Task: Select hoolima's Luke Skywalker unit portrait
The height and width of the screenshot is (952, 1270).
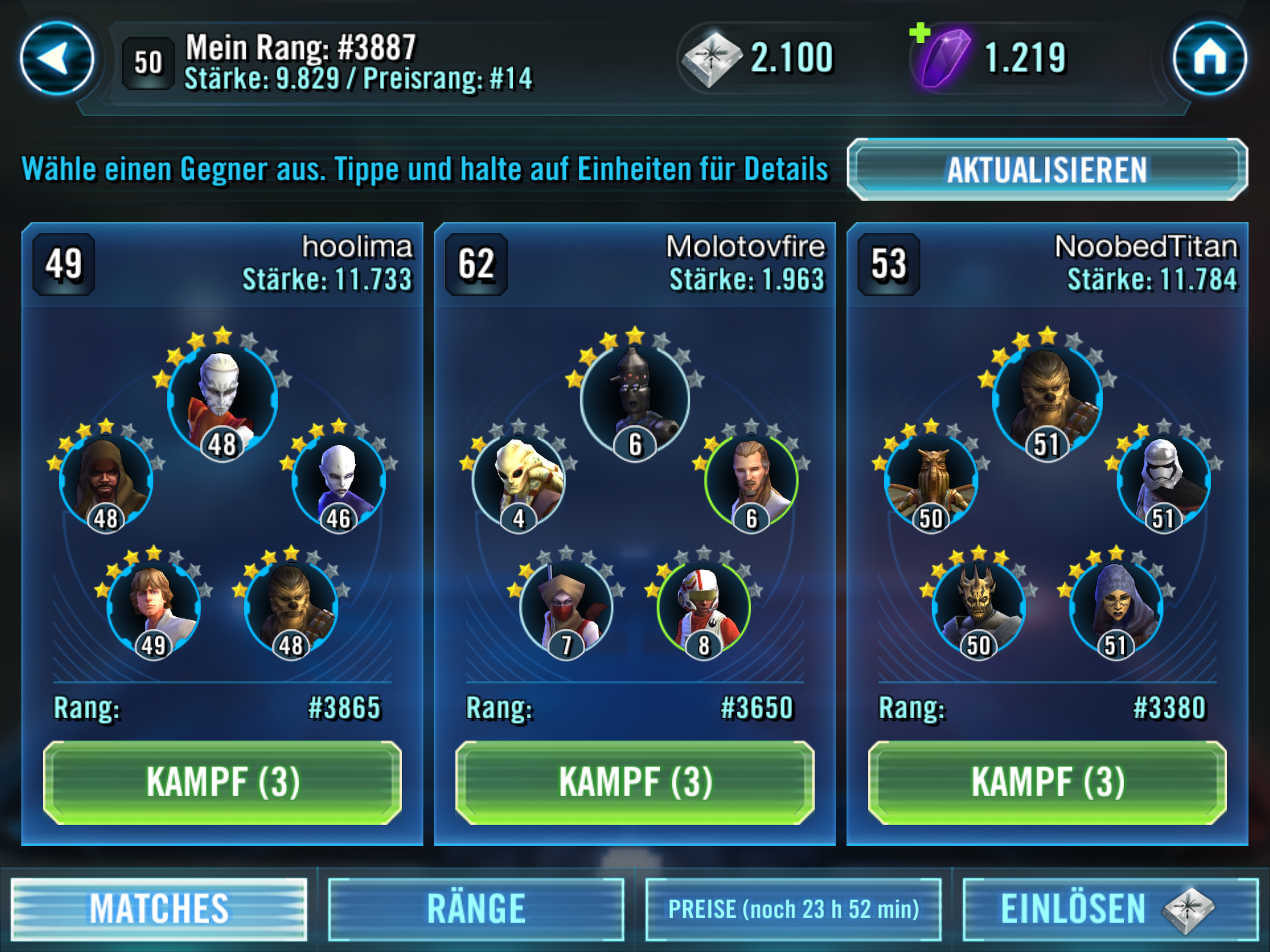Action: click(x=153, y=606)
